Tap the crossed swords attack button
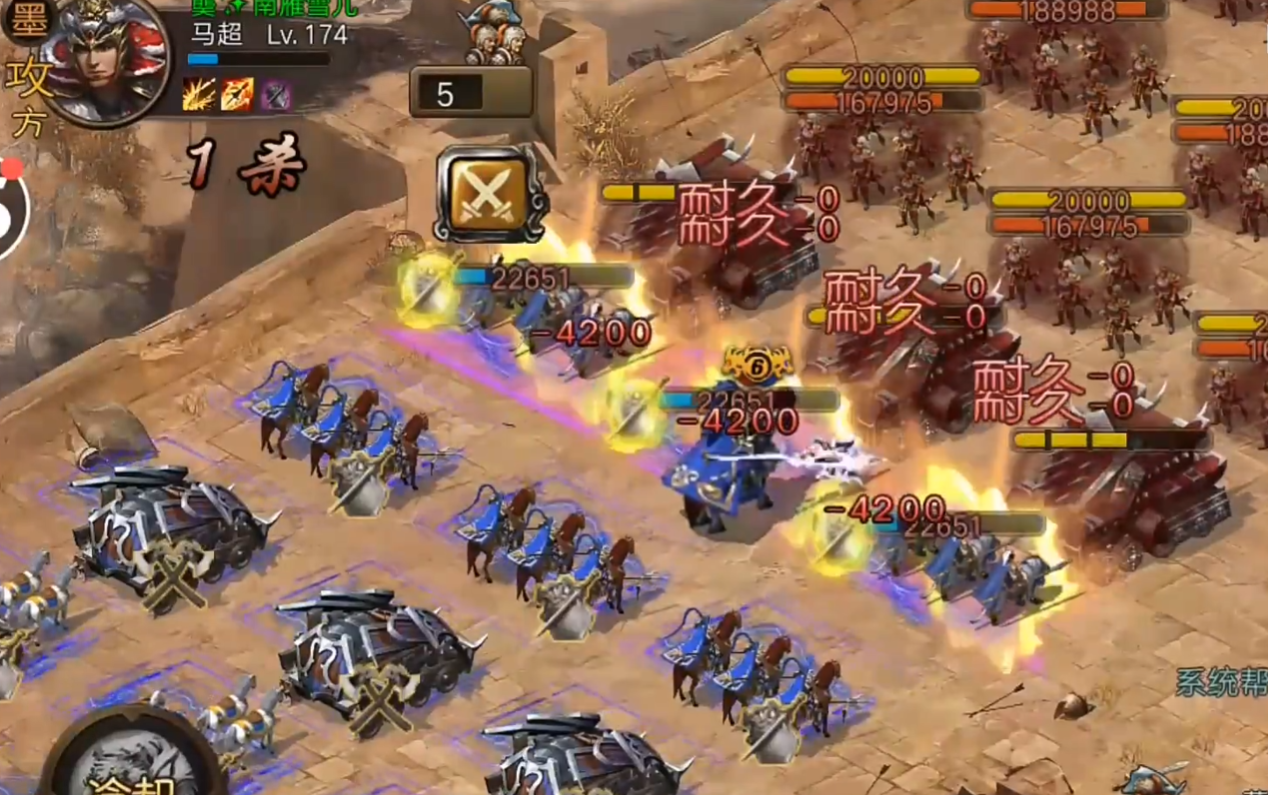Screen dimensions: 1268x795 tap(488, 195)
